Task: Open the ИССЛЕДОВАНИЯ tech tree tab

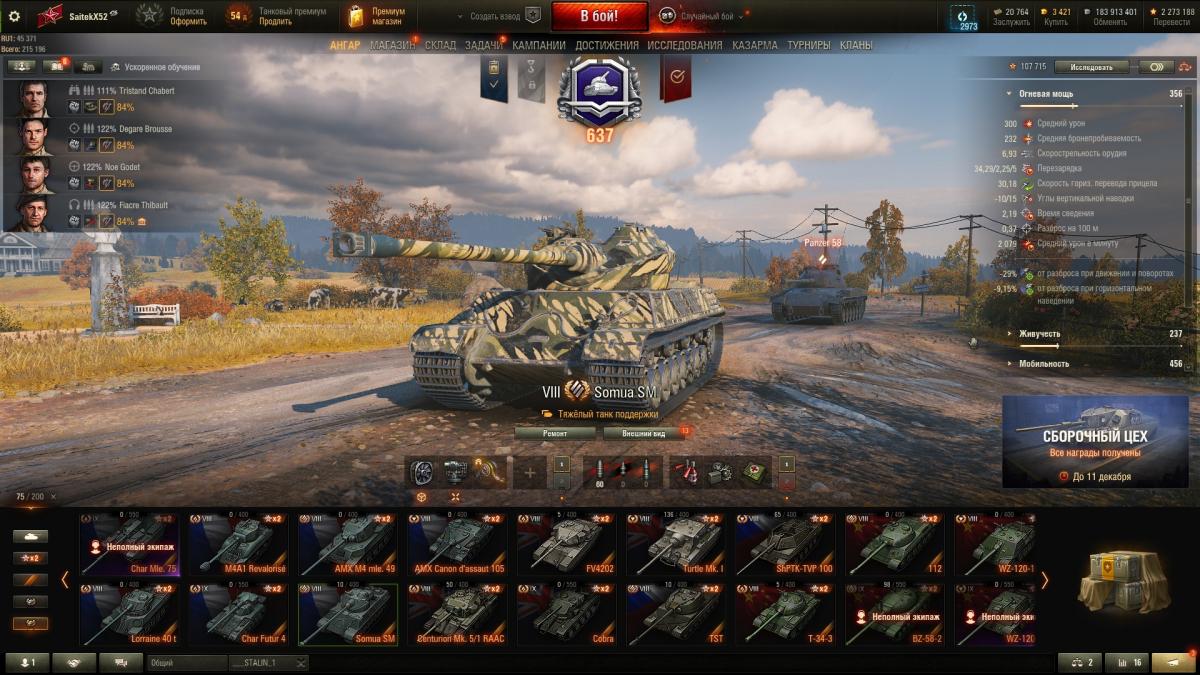Action: 684,45
